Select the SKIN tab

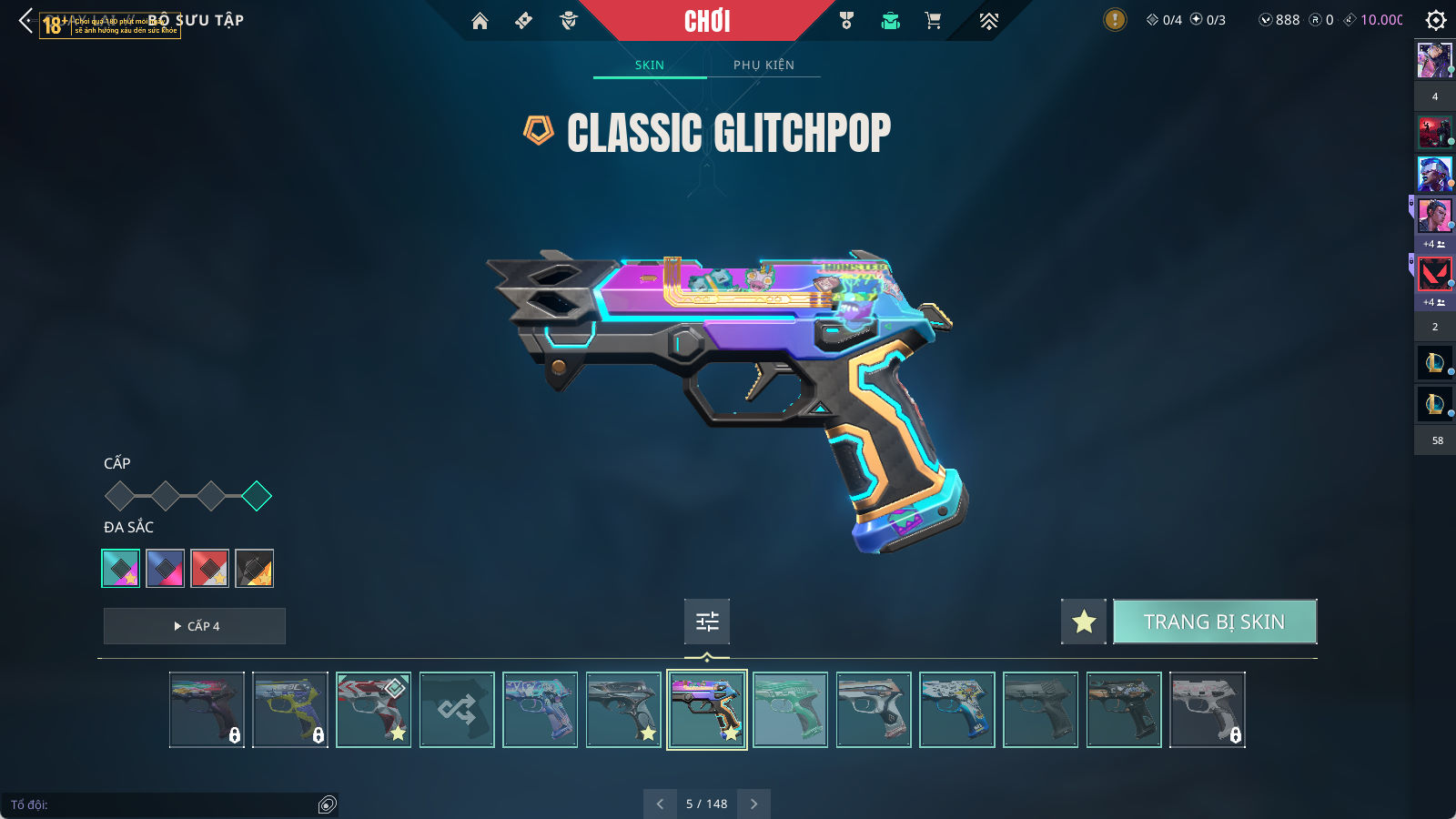point(649,65)
